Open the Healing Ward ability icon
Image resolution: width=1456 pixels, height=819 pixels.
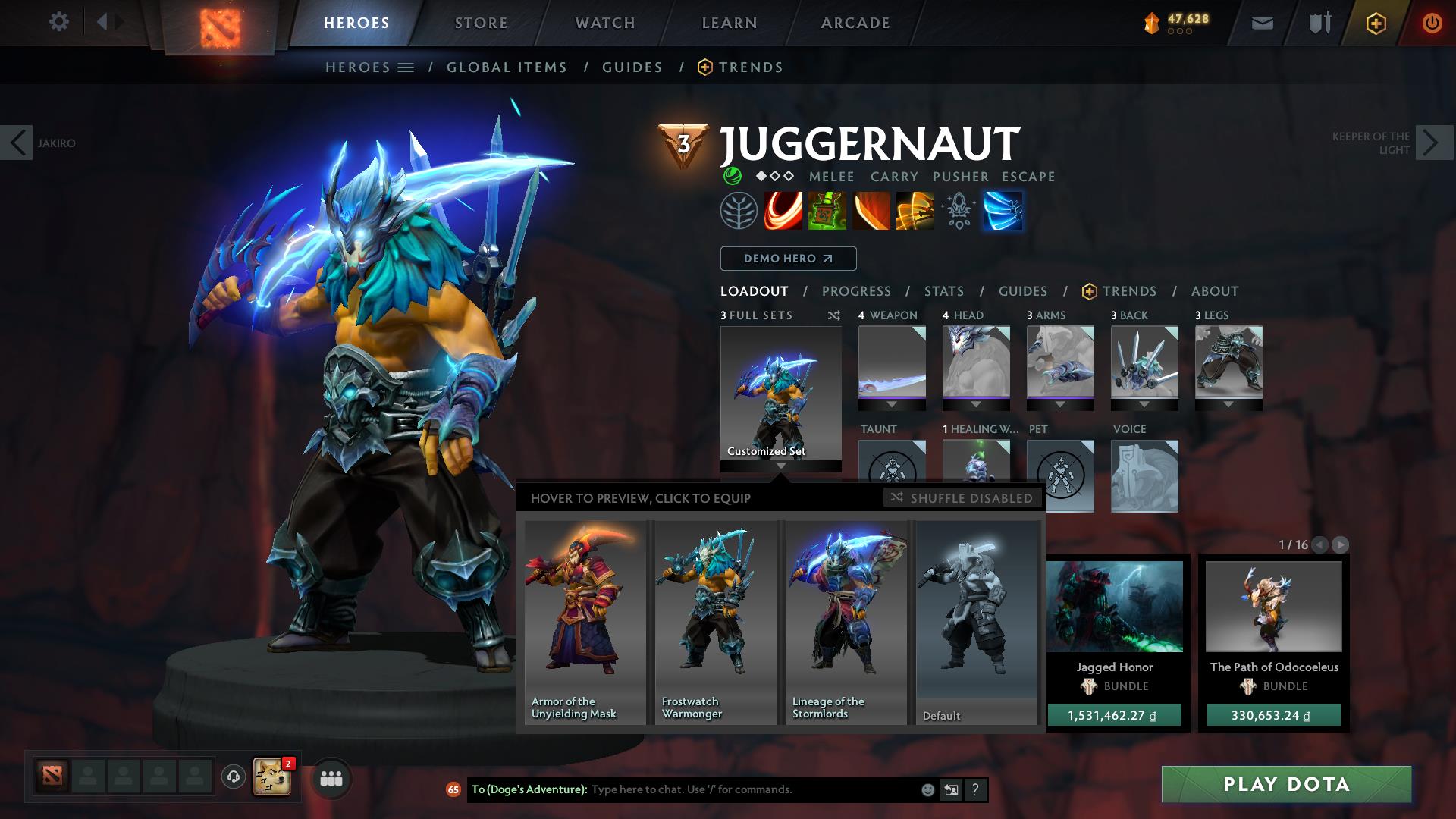pyautogui.click(x=826, y=211)
